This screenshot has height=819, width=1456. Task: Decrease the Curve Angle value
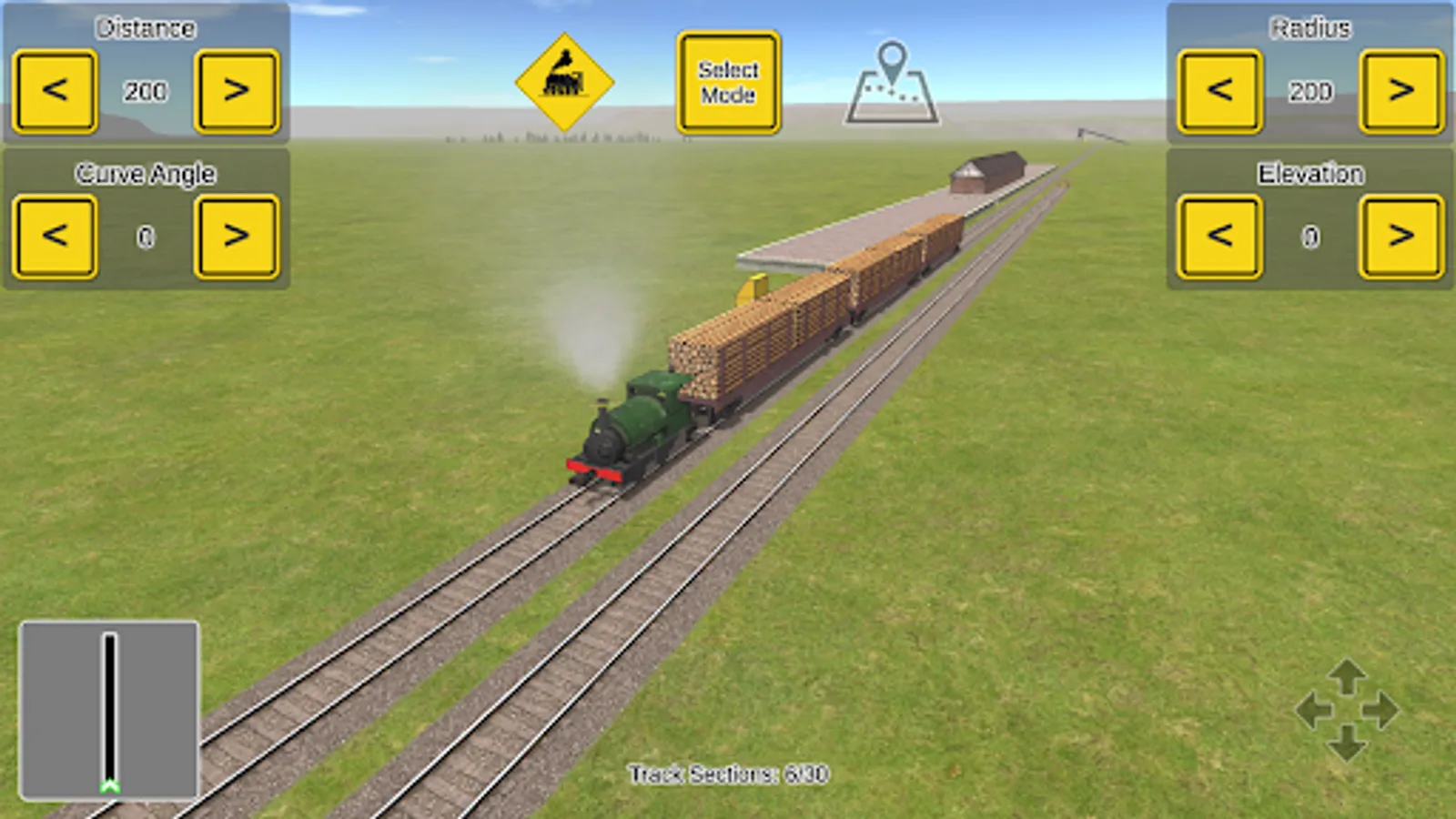(53, 237)
